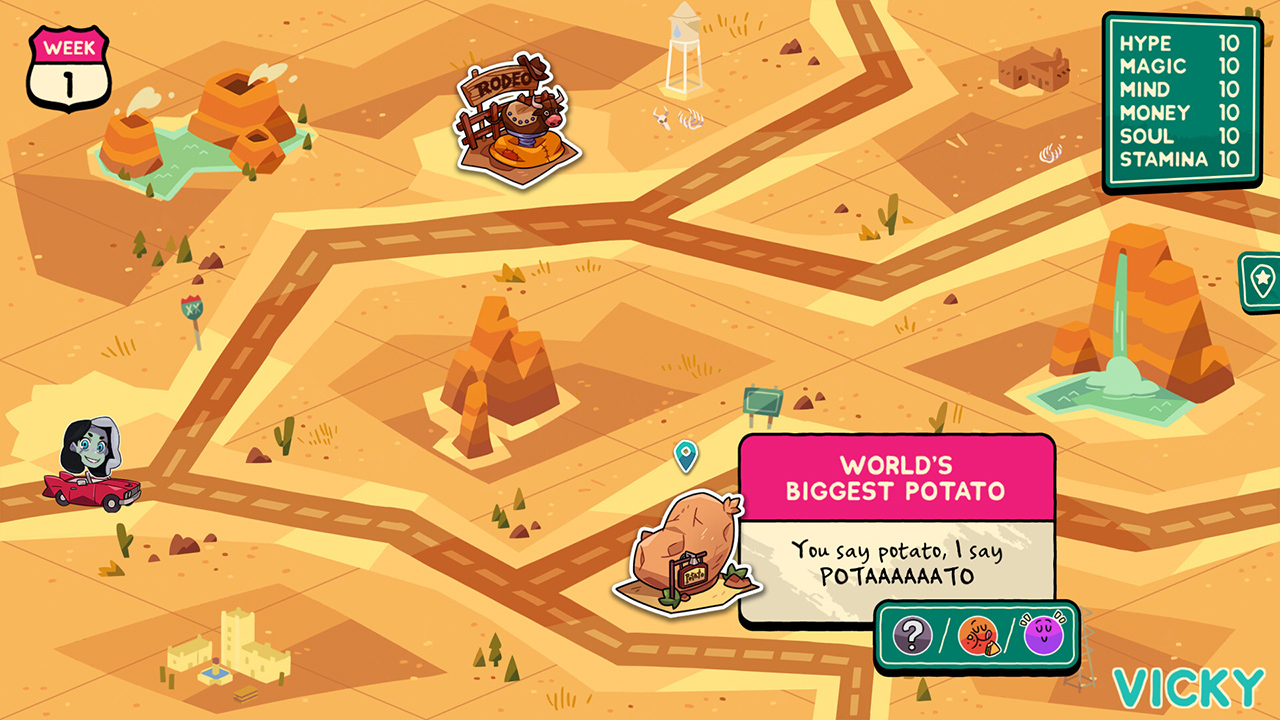Screen dimensions: 1280x720
Task: Click the teal location pin above the potato
Action: (686, 456)
